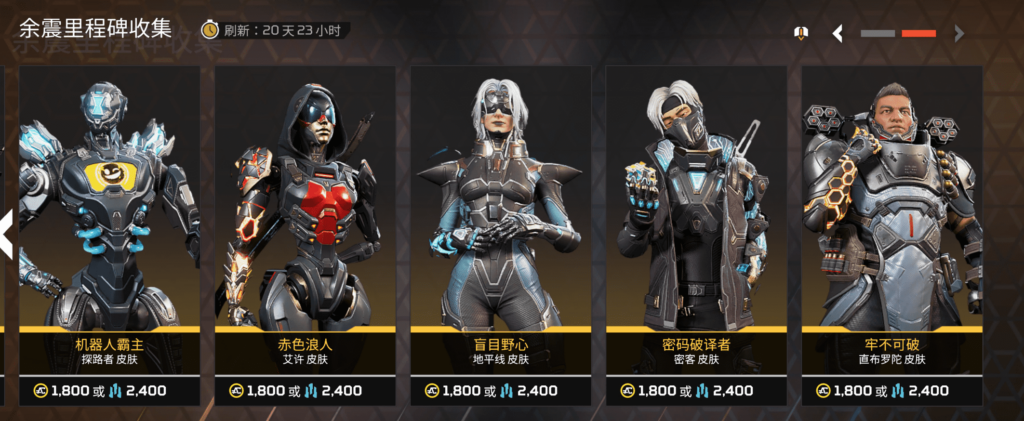Go to previous page with white left arrow
The width and height of the screenshot is (1024, 421).
pos(838,34)
